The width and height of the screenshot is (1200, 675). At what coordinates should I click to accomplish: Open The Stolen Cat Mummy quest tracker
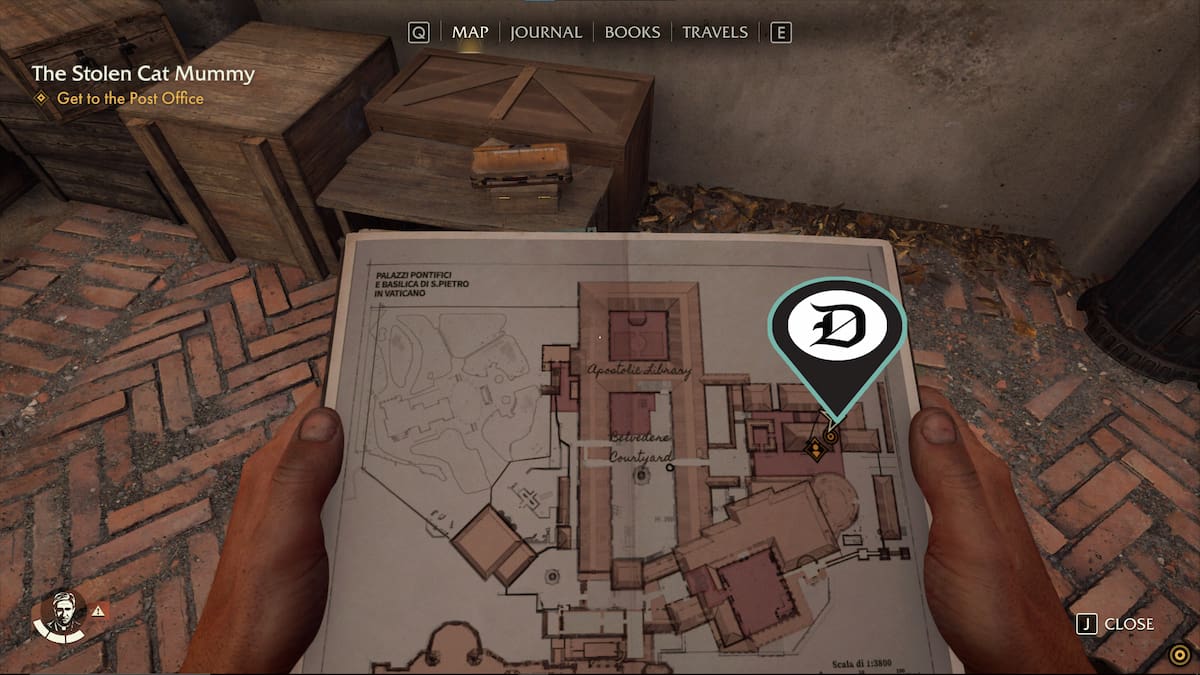[143, 74]
